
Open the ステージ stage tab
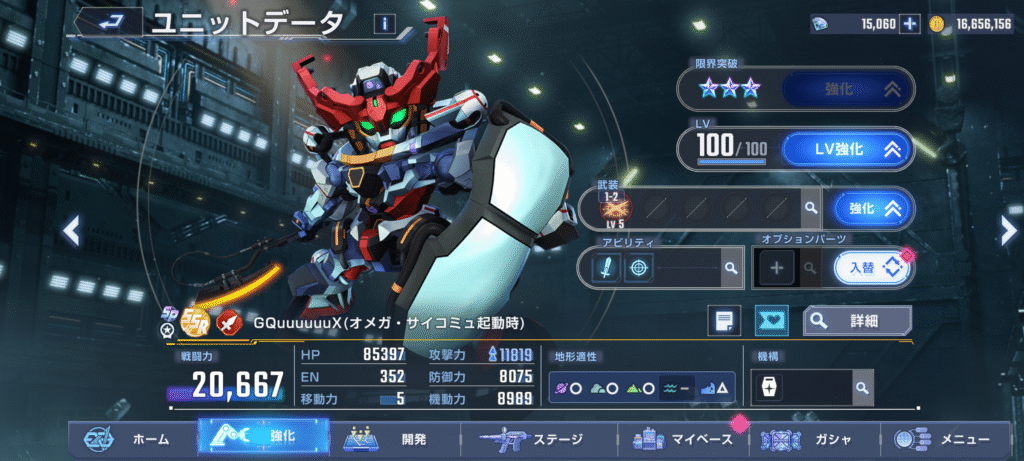click(537, 439)
